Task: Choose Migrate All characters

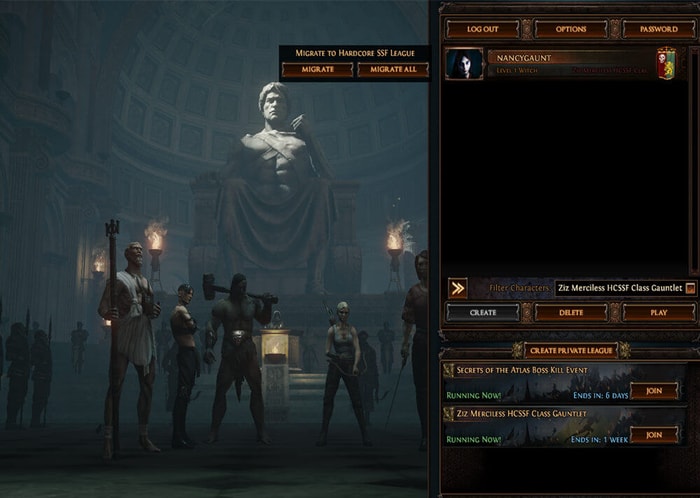Action: pos(392,69)
